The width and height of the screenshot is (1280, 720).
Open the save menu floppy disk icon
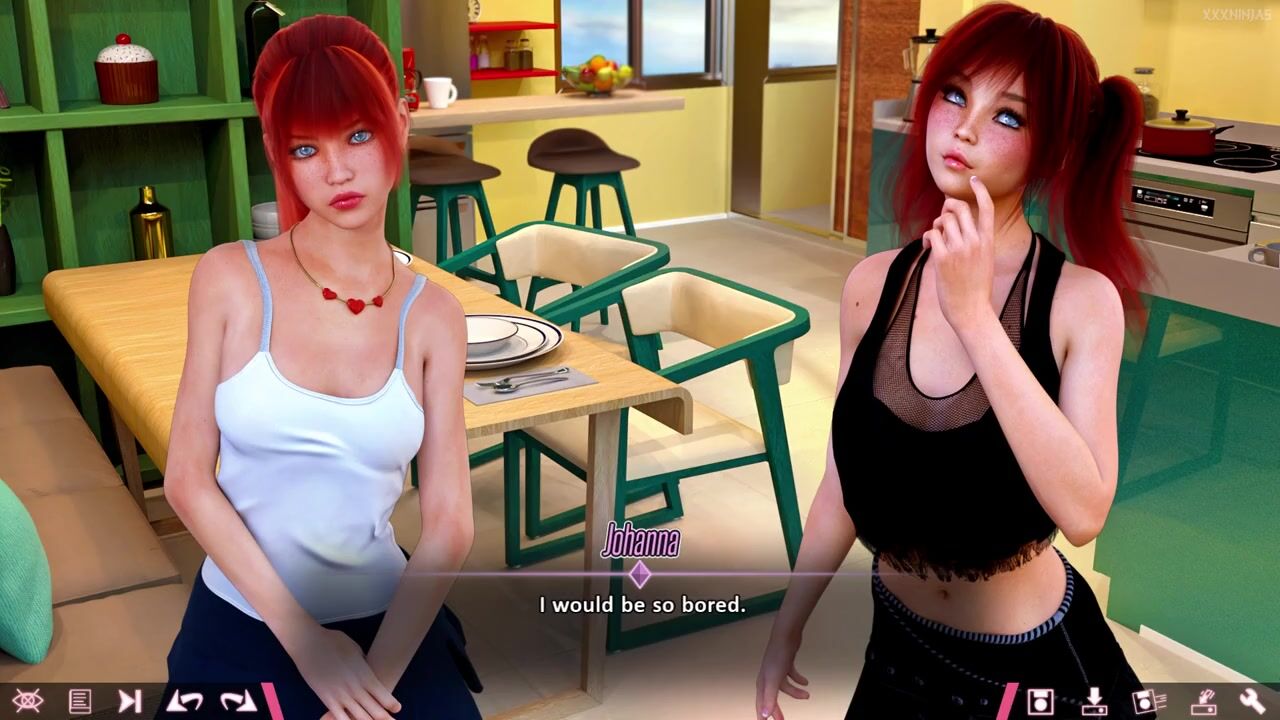coord(1041,701)
